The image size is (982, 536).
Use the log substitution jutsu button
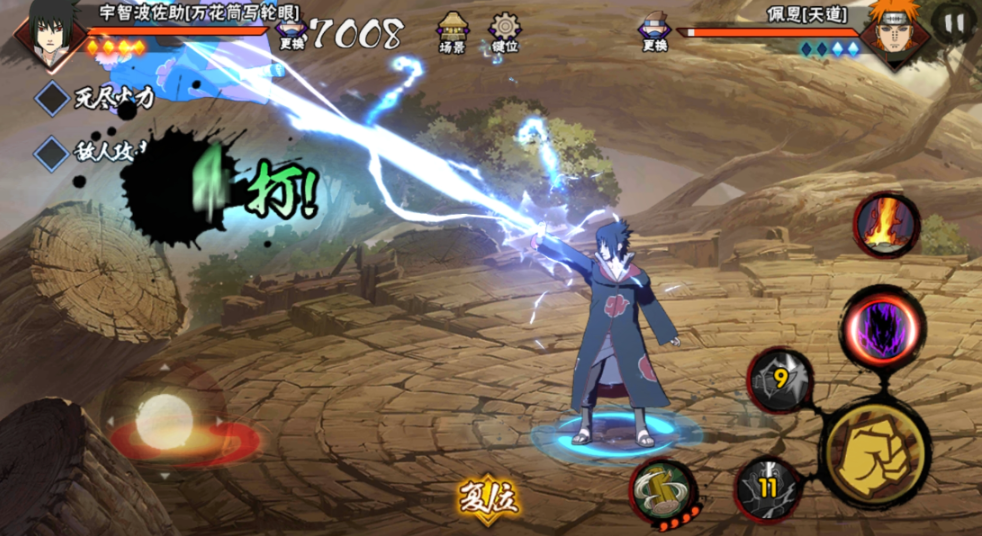(662, 490)
